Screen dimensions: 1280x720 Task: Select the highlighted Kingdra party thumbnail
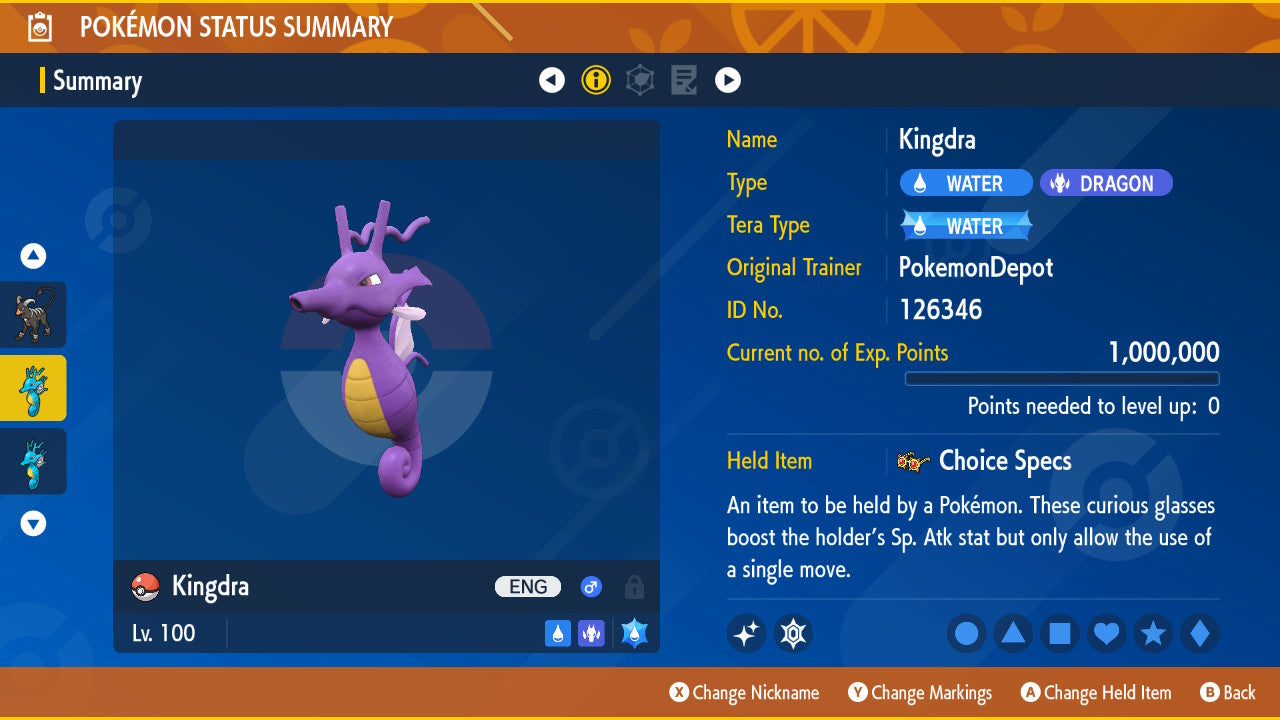[33, 388]
